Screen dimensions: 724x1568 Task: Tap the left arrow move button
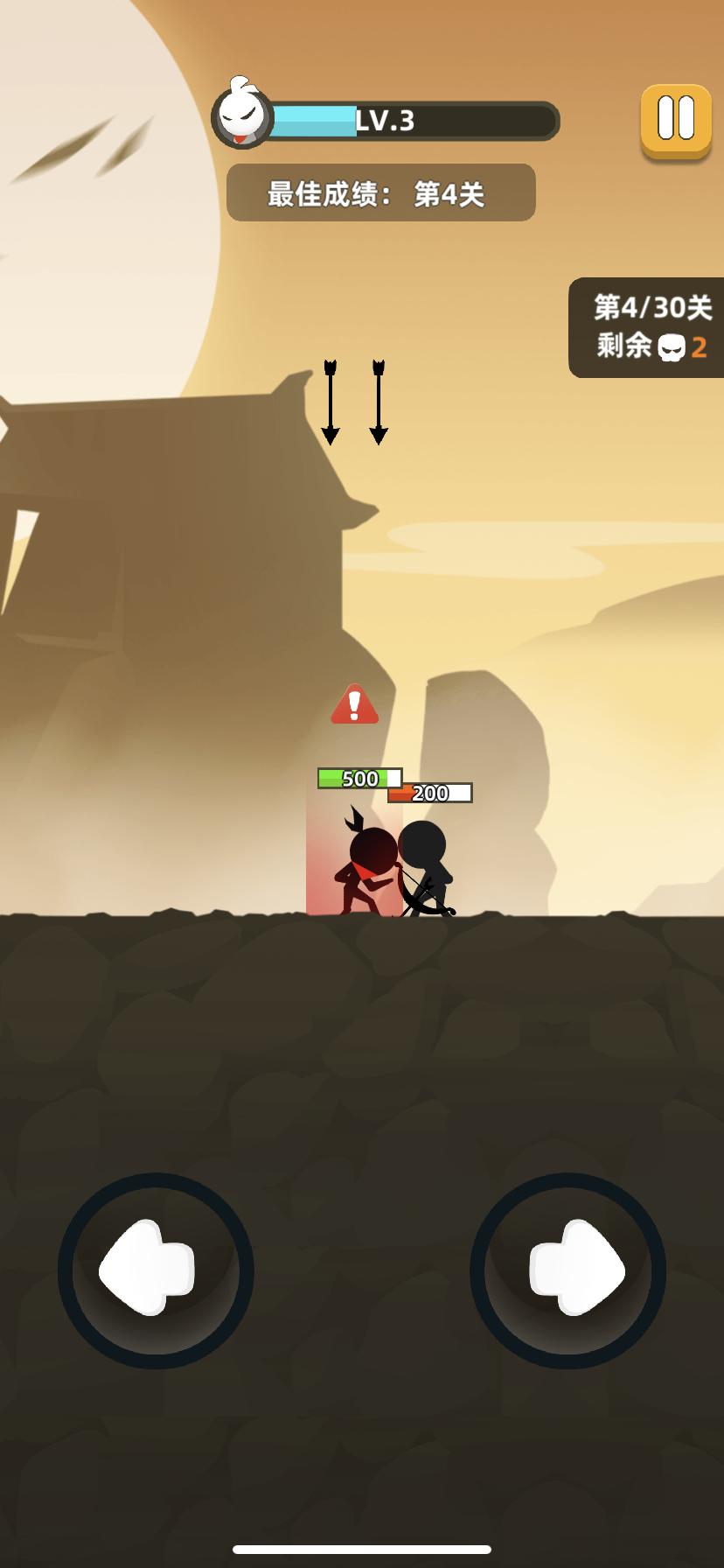156,1270
